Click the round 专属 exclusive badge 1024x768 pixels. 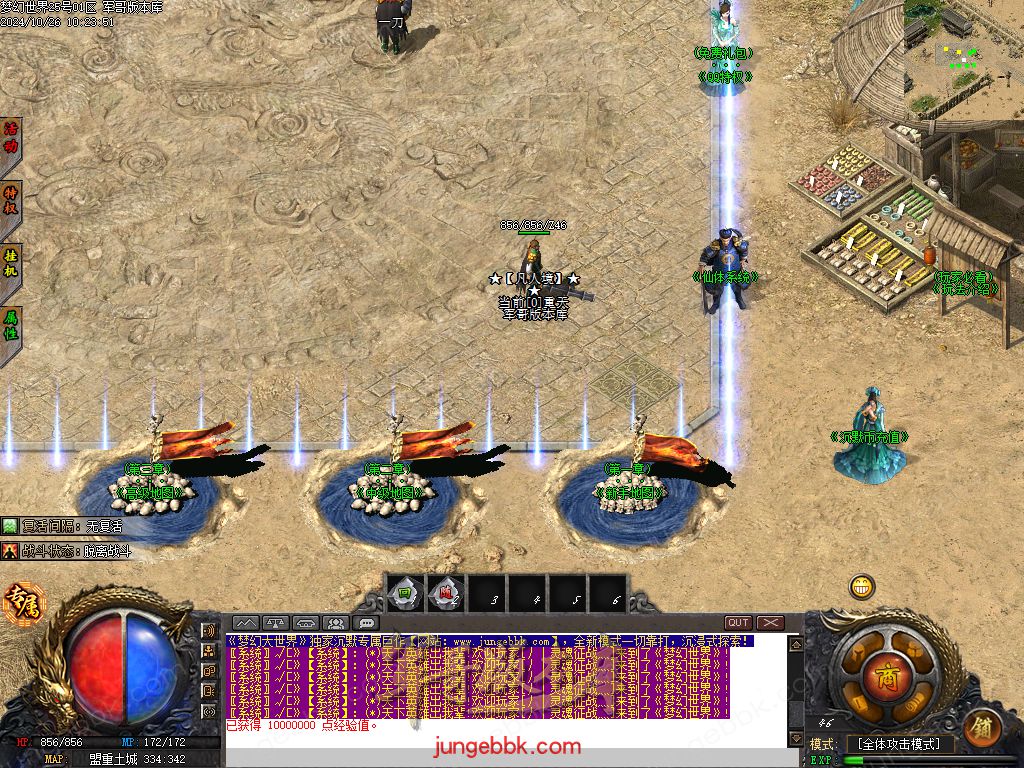tap(23, 604)
